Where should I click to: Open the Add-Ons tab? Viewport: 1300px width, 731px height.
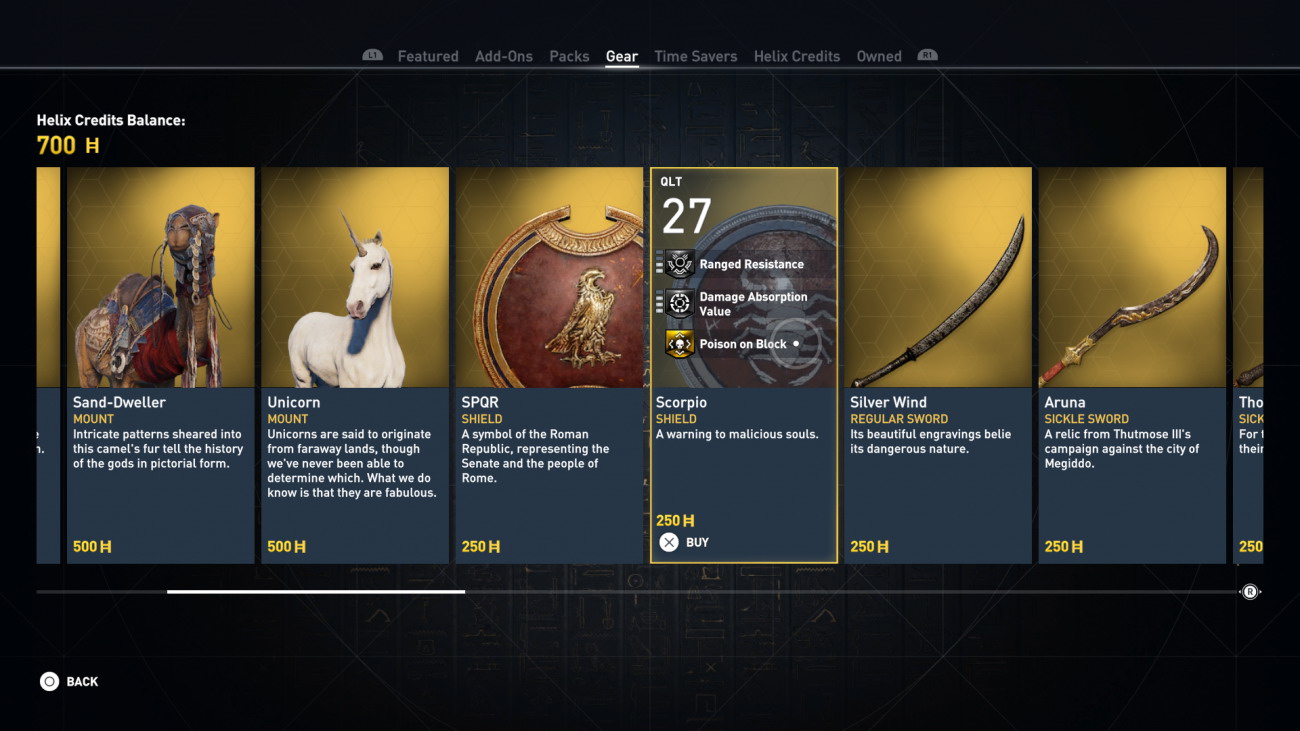[503, 56]
